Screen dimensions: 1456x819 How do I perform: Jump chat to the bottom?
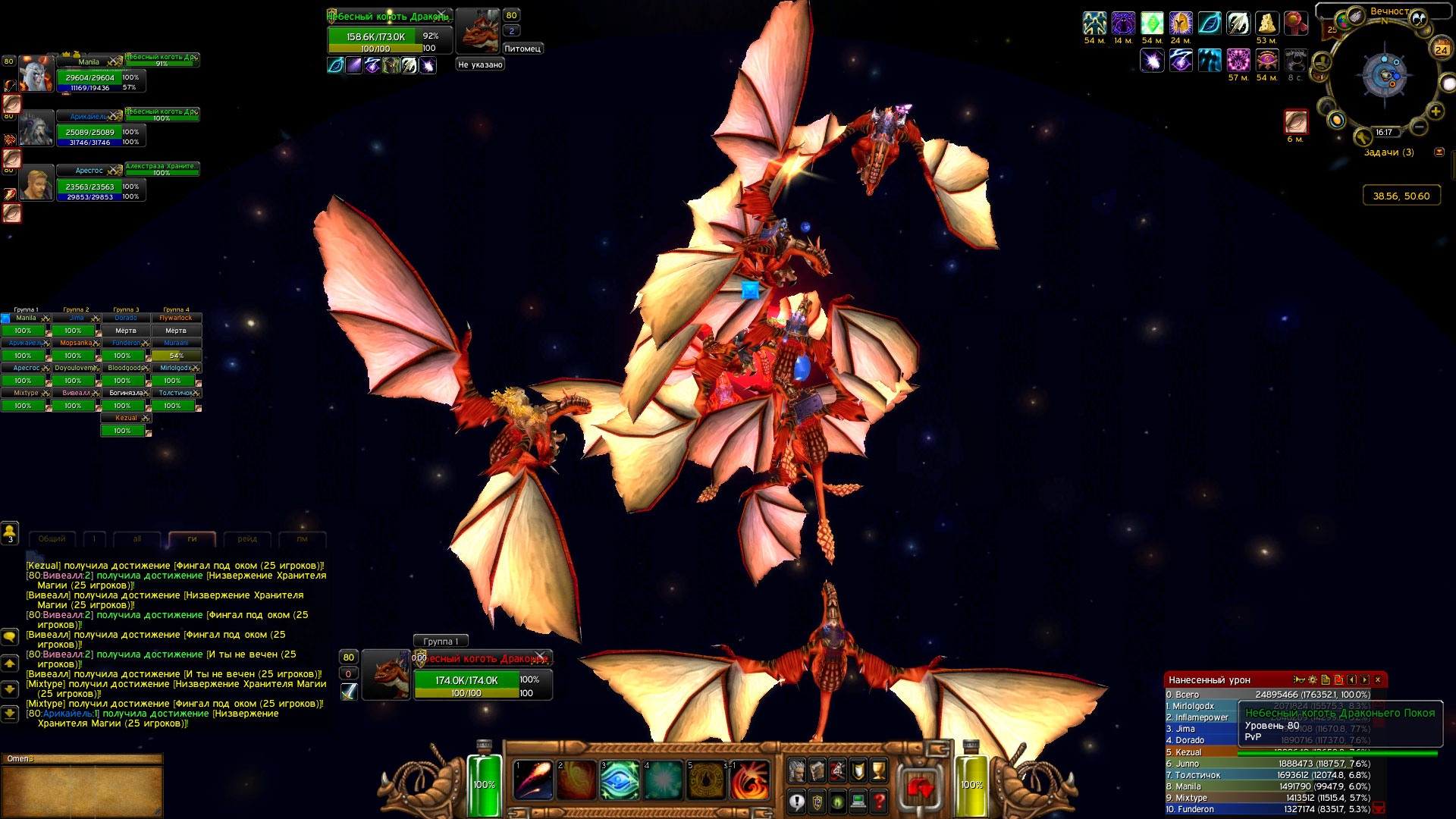pos(10,714)
